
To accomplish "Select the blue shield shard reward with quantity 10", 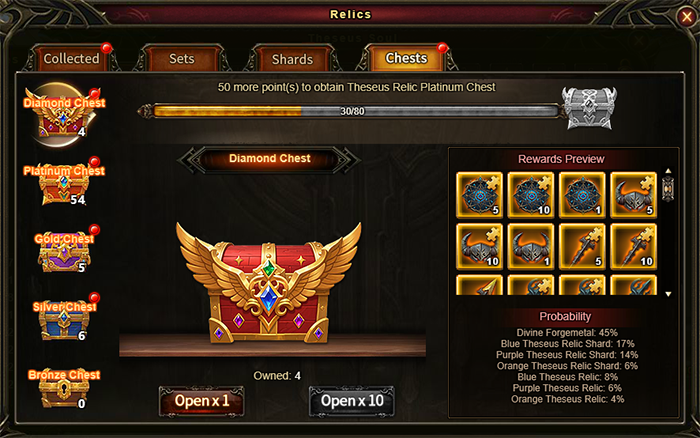I will click(531, 195).
